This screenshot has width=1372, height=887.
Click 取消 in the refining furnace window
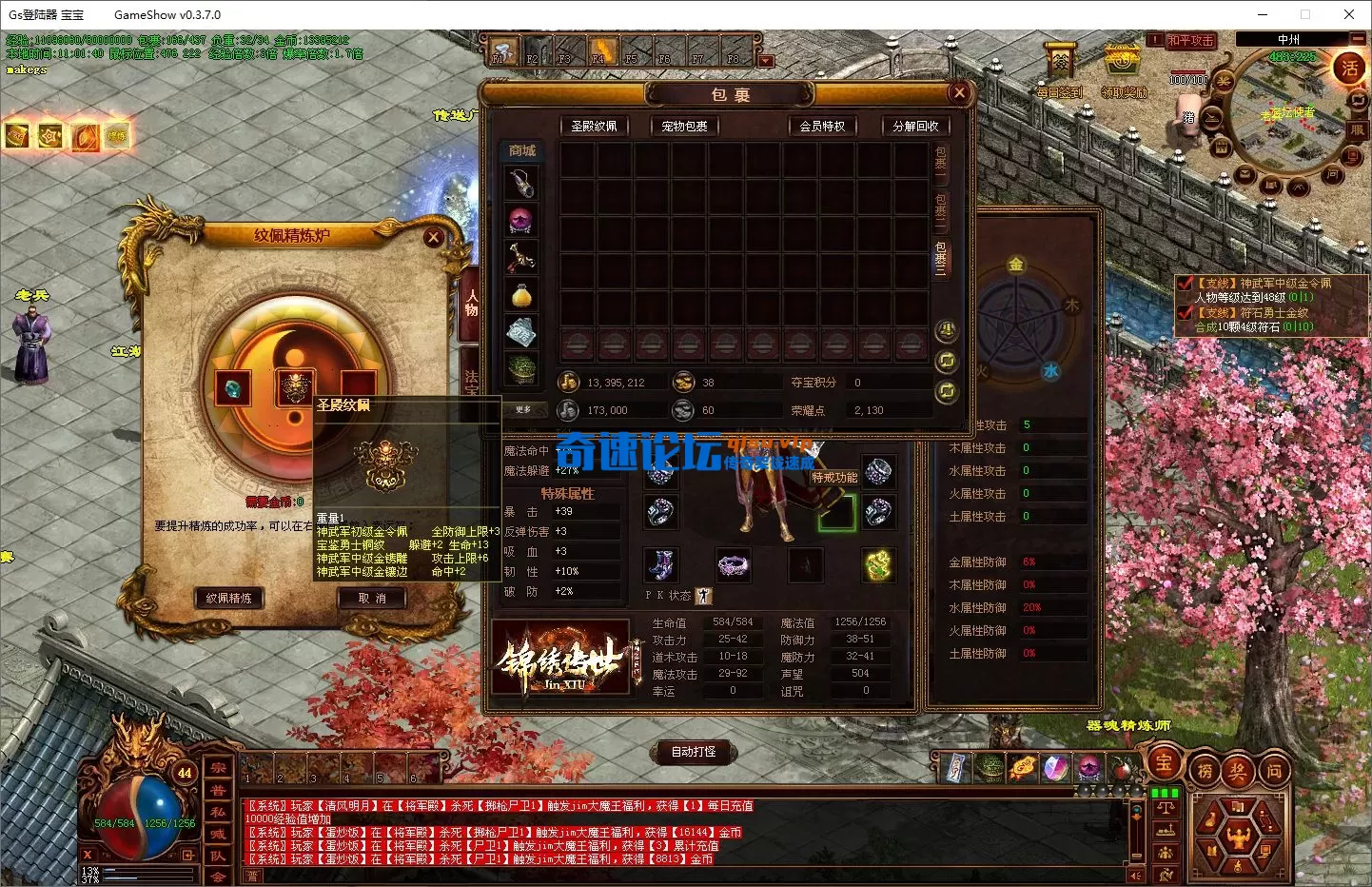click(372, 599)
